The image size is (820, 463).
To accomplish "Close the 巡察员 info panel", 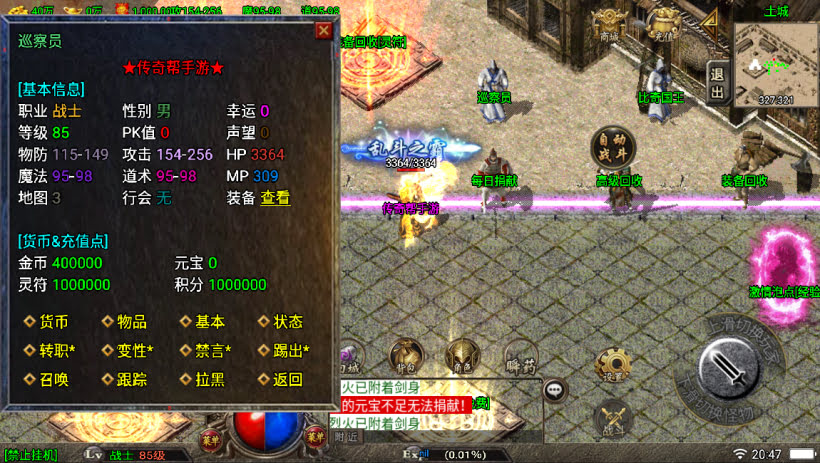I will coord(323,30).
